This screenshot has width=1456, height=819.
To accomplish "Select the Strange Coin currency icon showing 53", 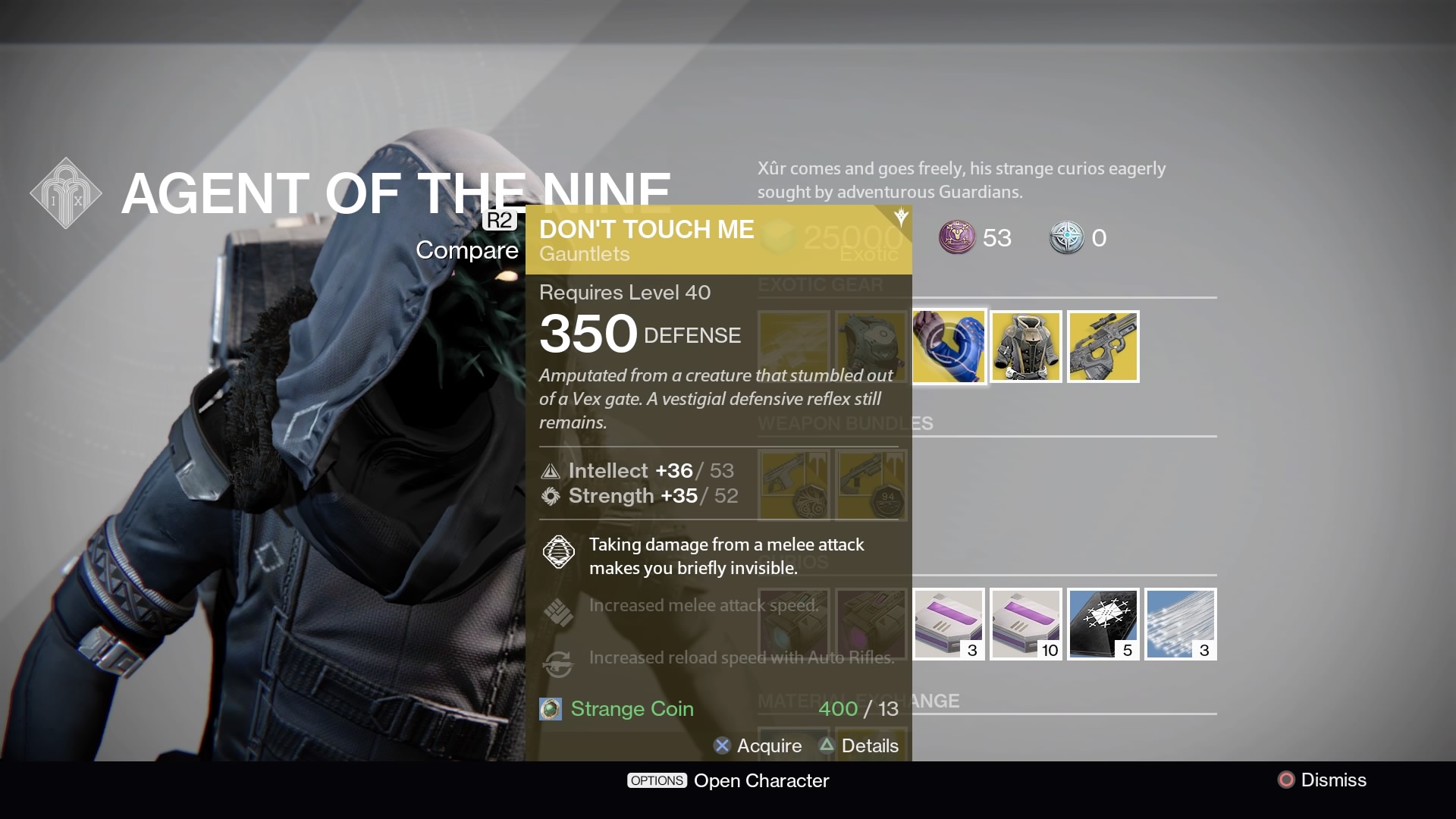I will coord(958,238).
